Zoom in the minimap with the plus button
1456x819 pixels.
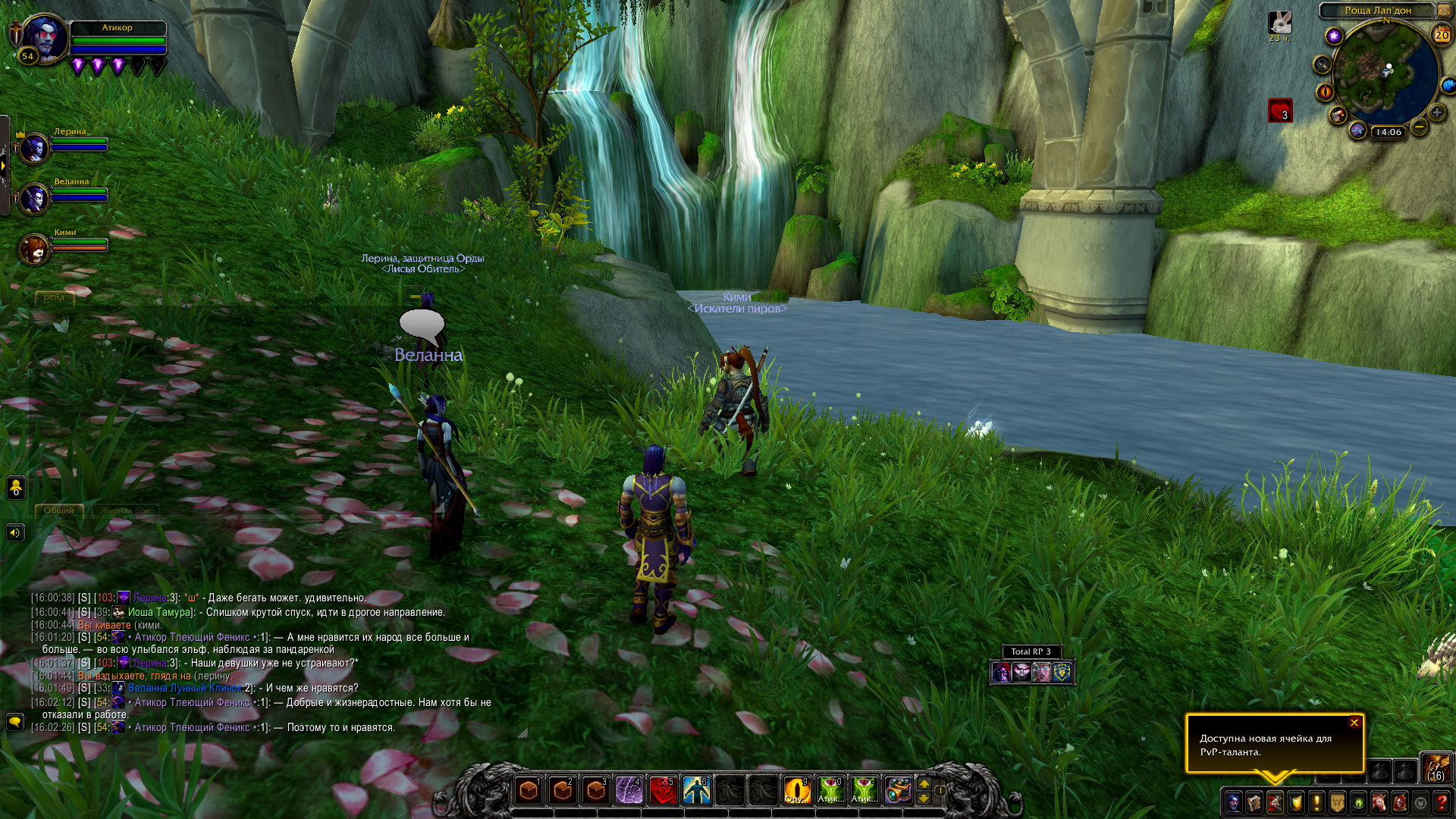pos(1437,112)
